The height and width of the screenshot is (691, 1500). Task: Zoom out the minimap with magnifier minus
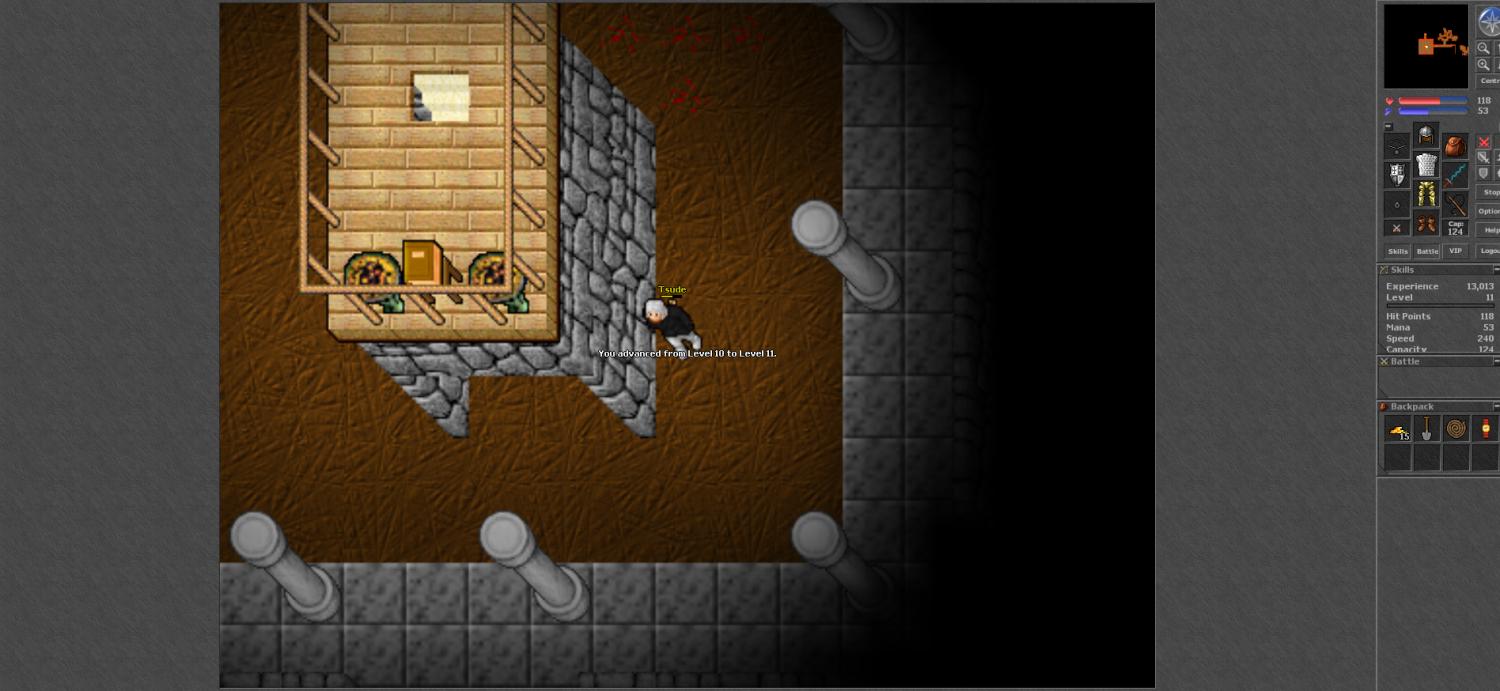1484,47
